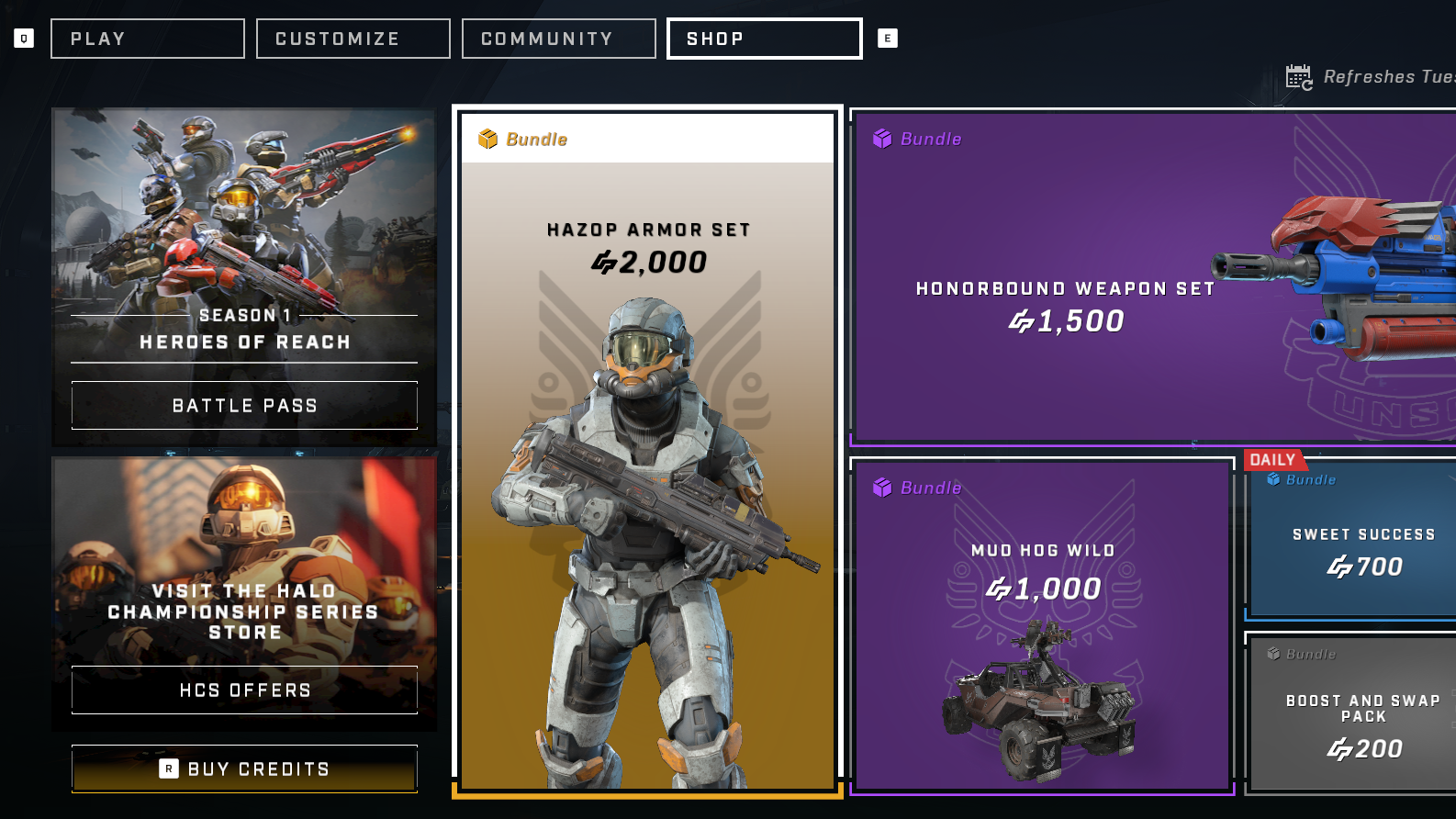Open the Mud Hog Wild bundle
This screenshot has height=819, width=1456.
click(1042, 624)
